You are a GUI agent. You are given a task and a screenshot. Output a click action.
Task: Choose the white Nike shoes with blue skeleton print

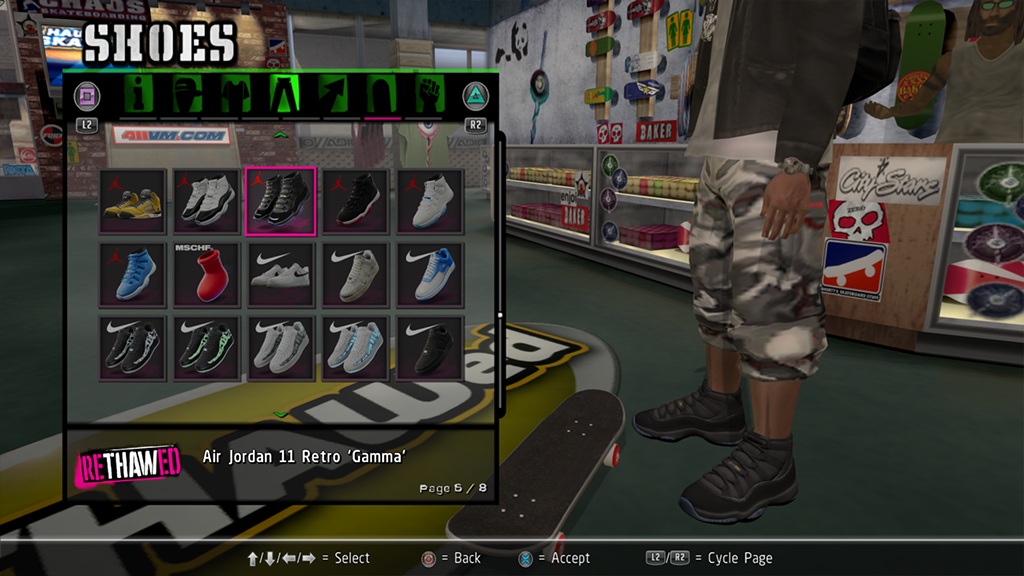click(355, 349)
